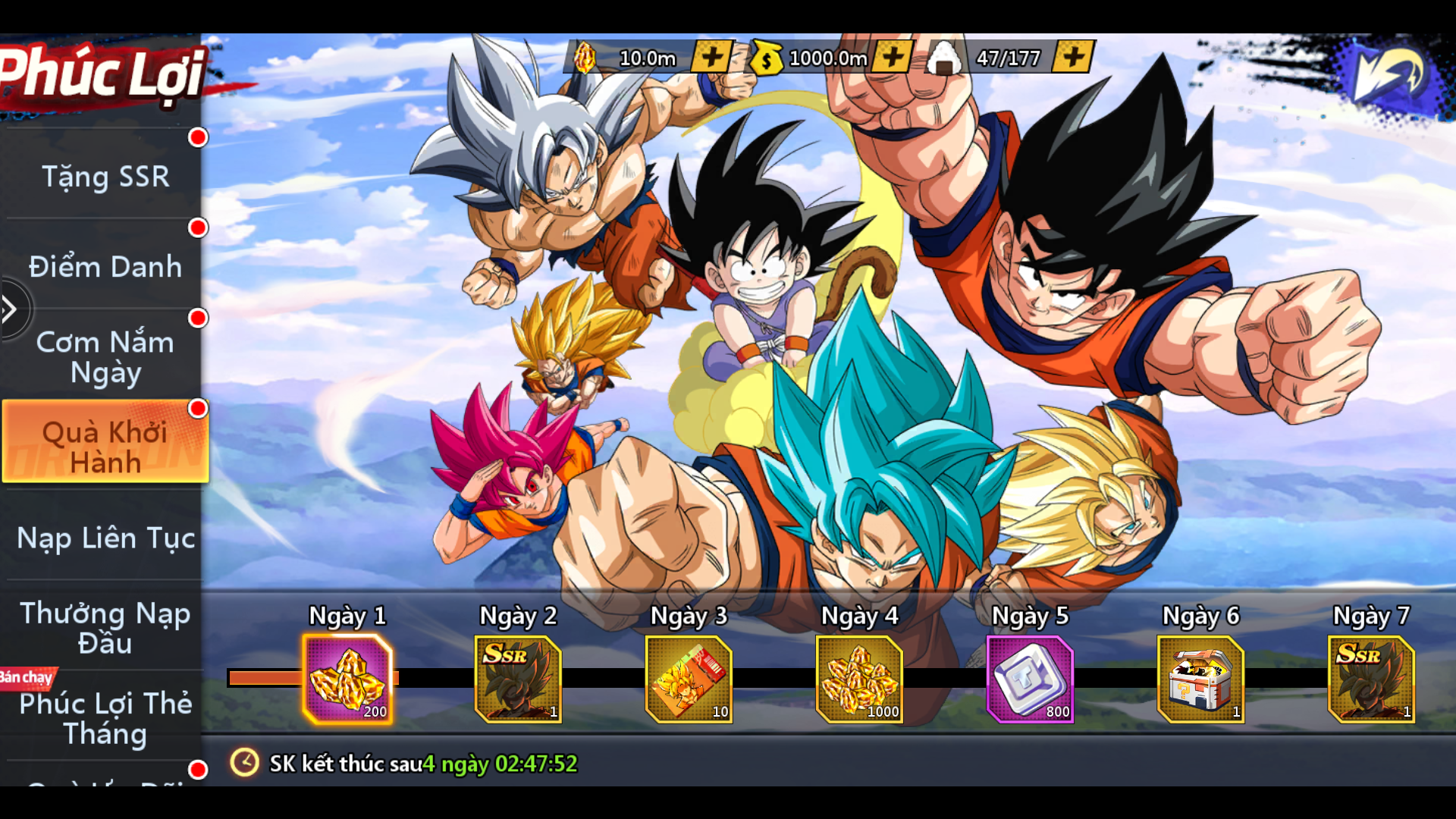
Task: Select the Ngày 7 SSR character reward
Action: [x=1371, y=679]
